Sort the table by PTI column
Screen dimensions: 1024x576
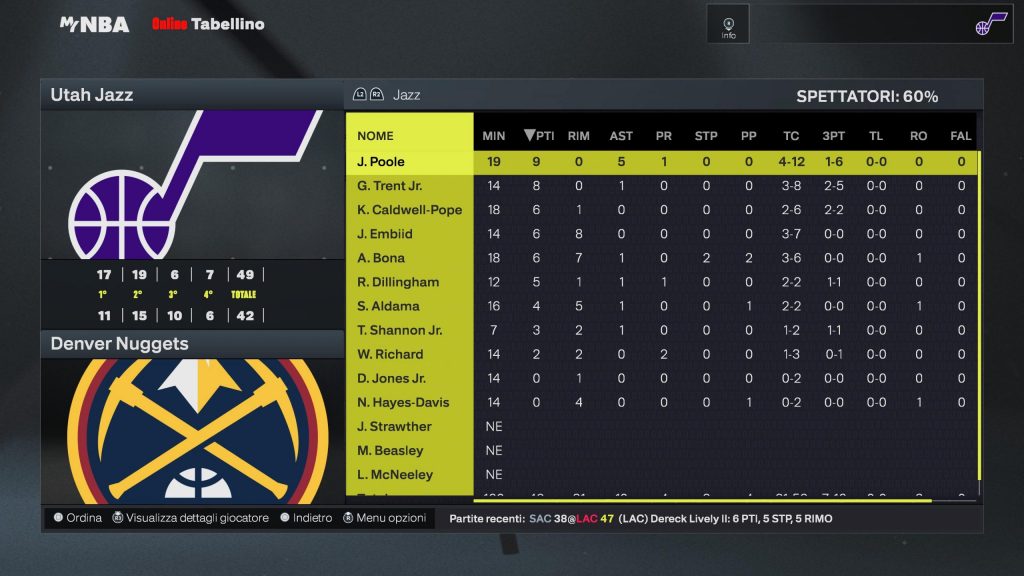(x=539, y=136)
